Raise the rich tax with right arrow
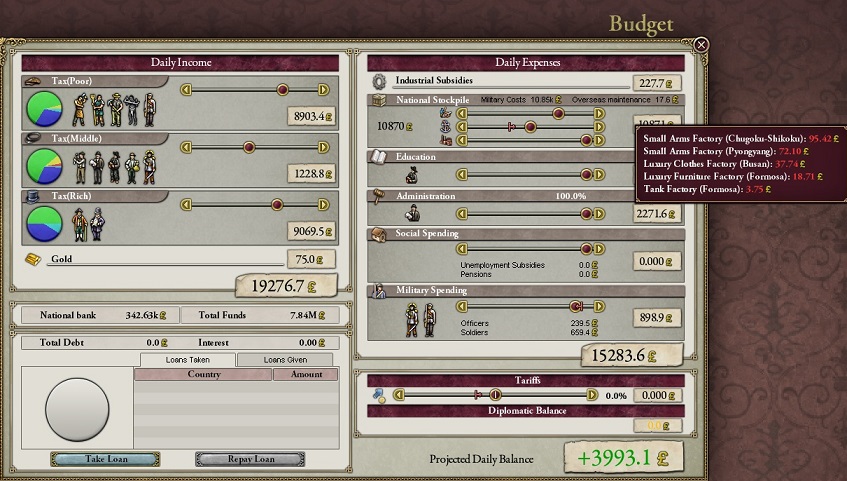Image resolution: width=847 pixels, height=481 pixels. [323, 205]
